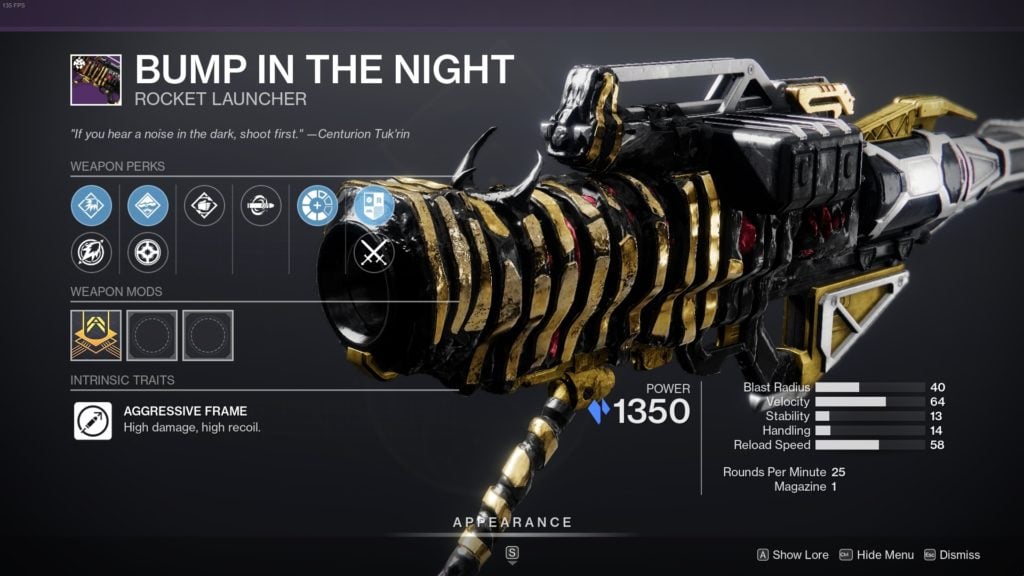Dismiss the weapon details screen
Viewport: 1024px width, 576px height.
950,555
